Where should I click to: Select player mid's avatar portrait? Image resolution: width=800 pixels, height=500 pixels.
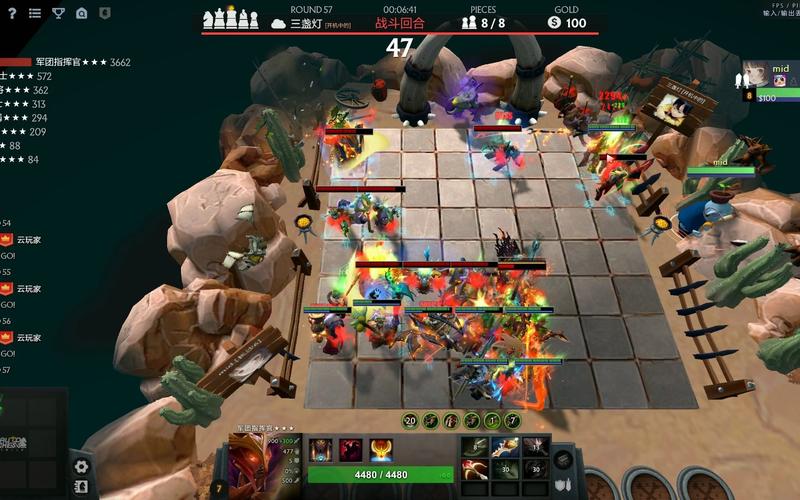click(758, 76)
